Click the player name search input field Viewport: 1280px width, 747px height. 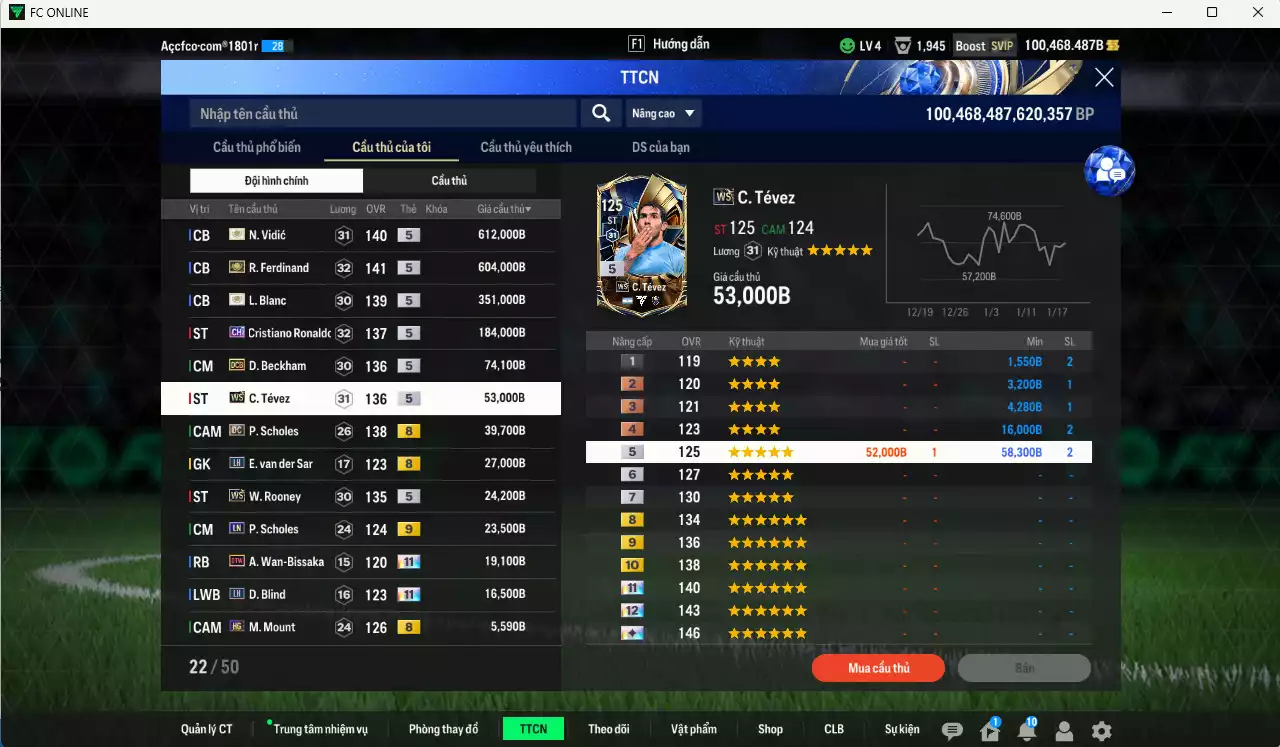[380, 113]
